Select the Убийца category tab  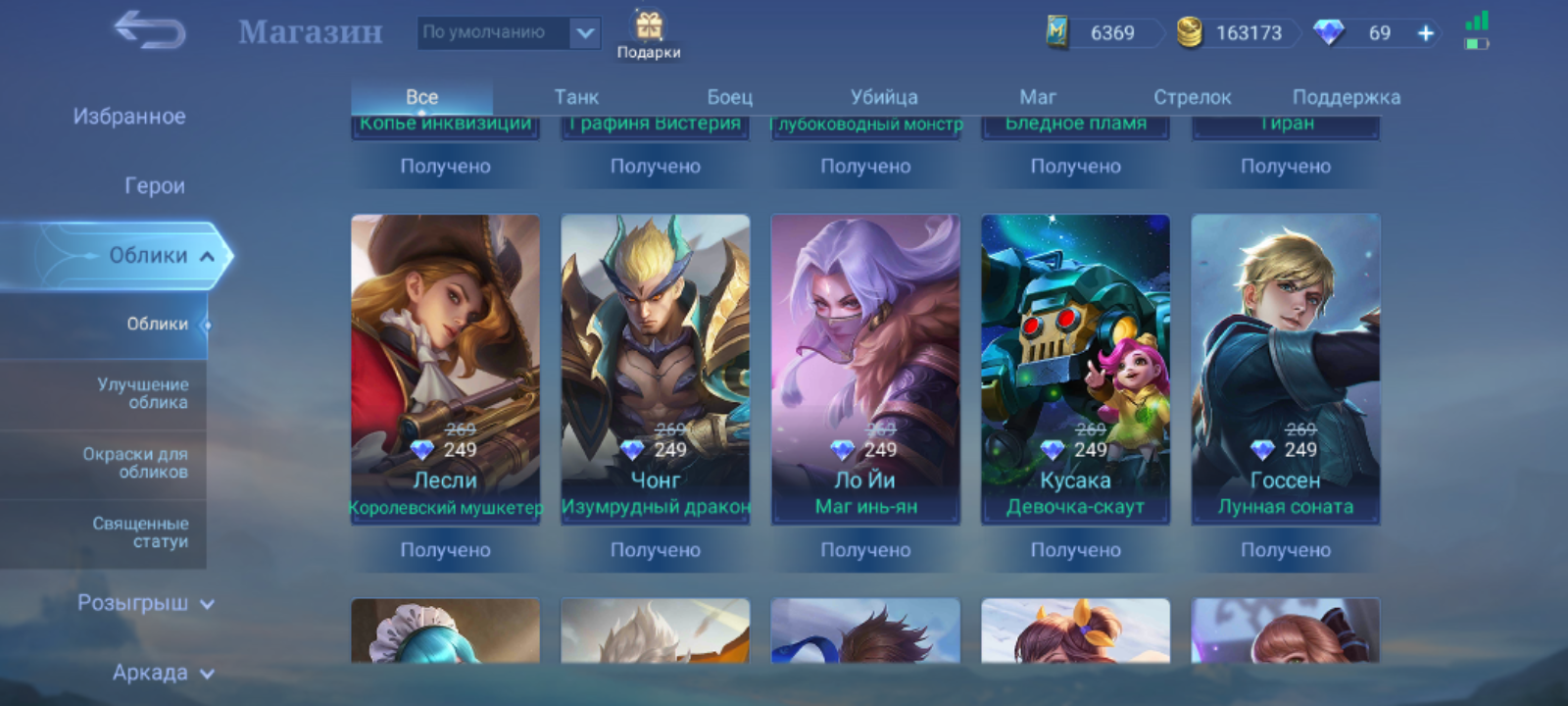pyautogui.click(x=884, y=97)
